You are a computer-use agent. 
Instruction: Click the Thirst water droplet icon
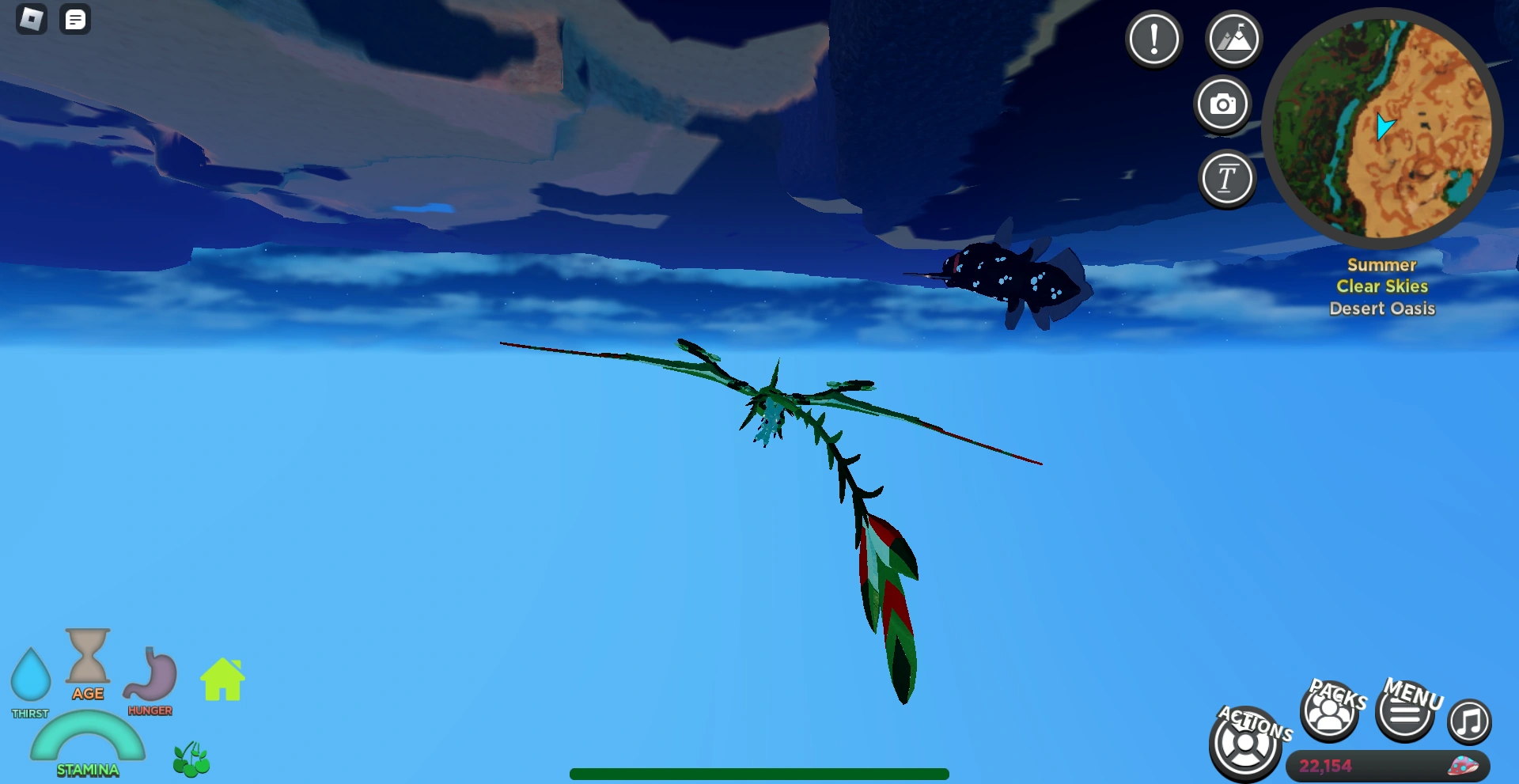point(32,676)
